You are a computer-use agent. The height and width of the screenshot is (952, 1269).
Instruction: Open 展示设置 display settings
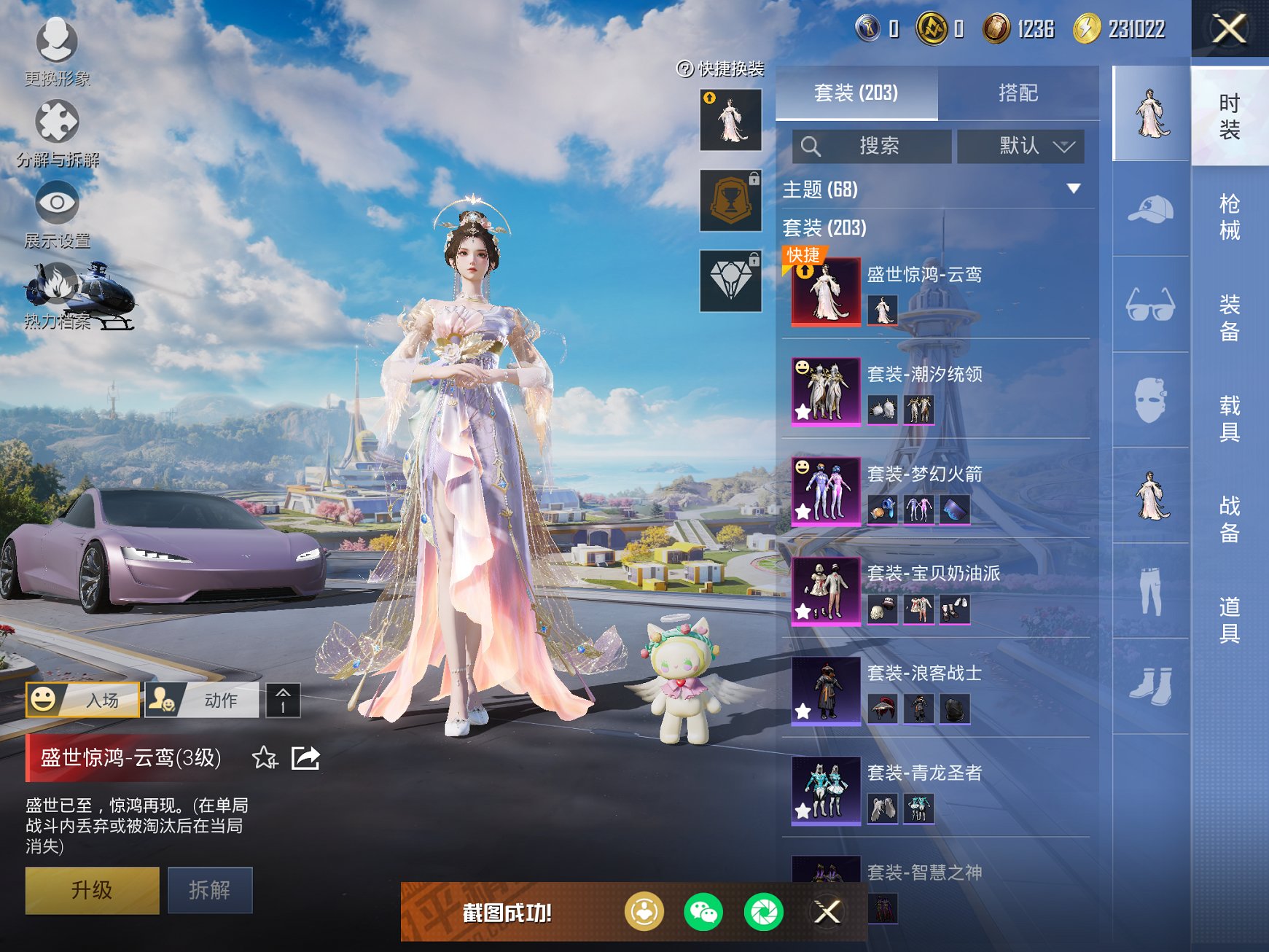[57, 212]
